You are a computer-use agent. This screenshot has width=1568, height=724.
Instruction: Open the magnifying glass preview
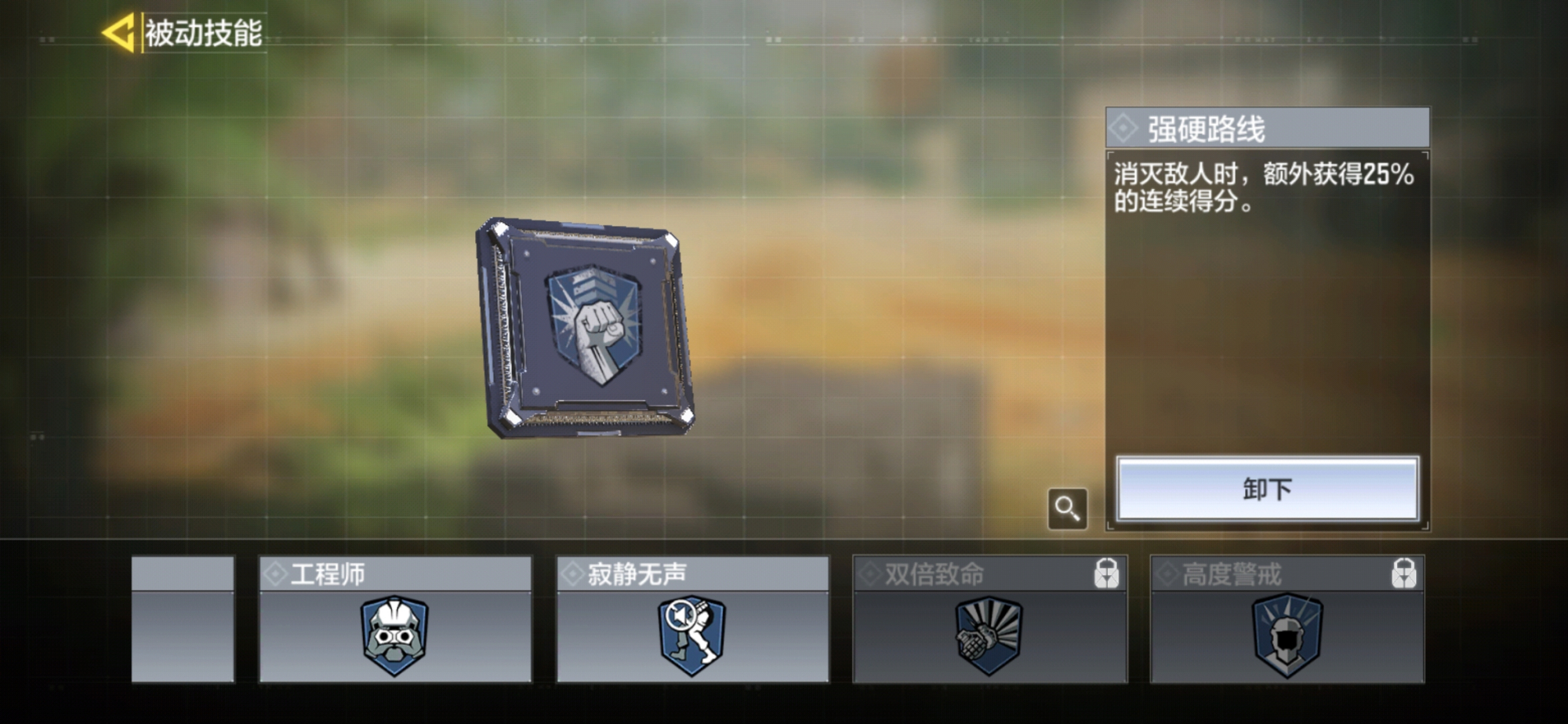pos(1067,509)
